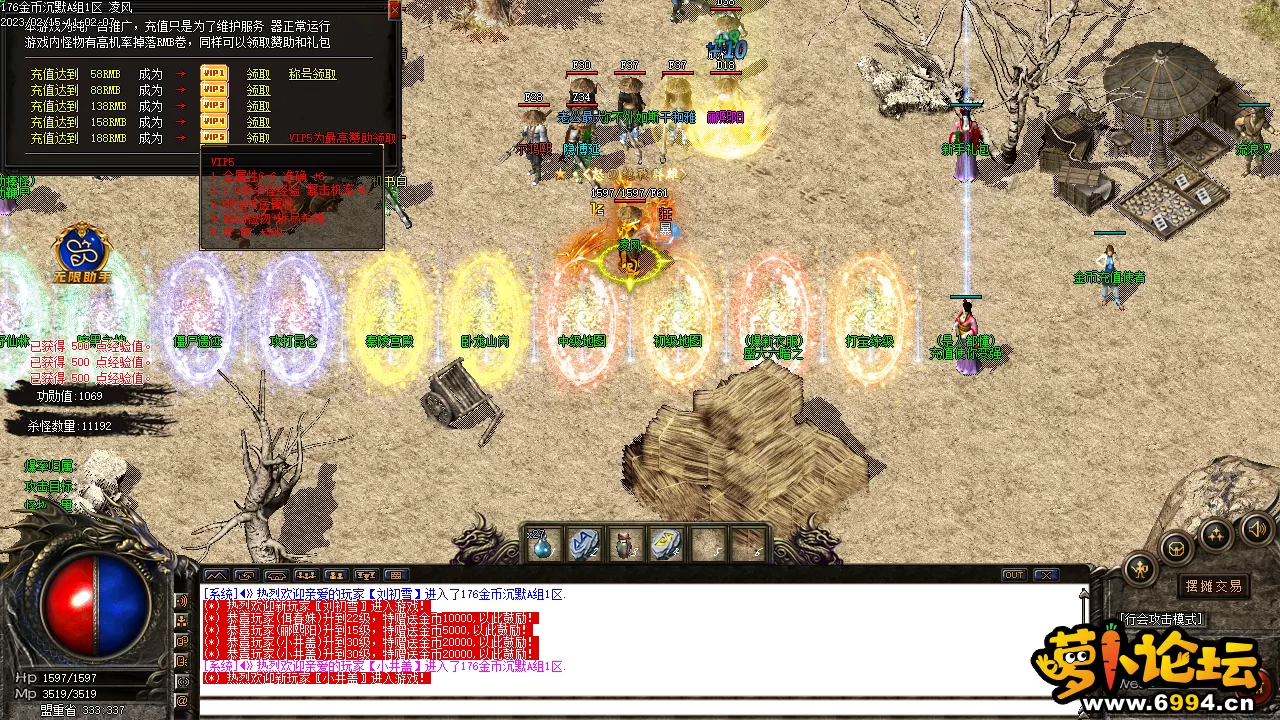Switch 行会攻击模式 attack mode label
This screenshot has width=1280, height=720.
(1162, 620)
